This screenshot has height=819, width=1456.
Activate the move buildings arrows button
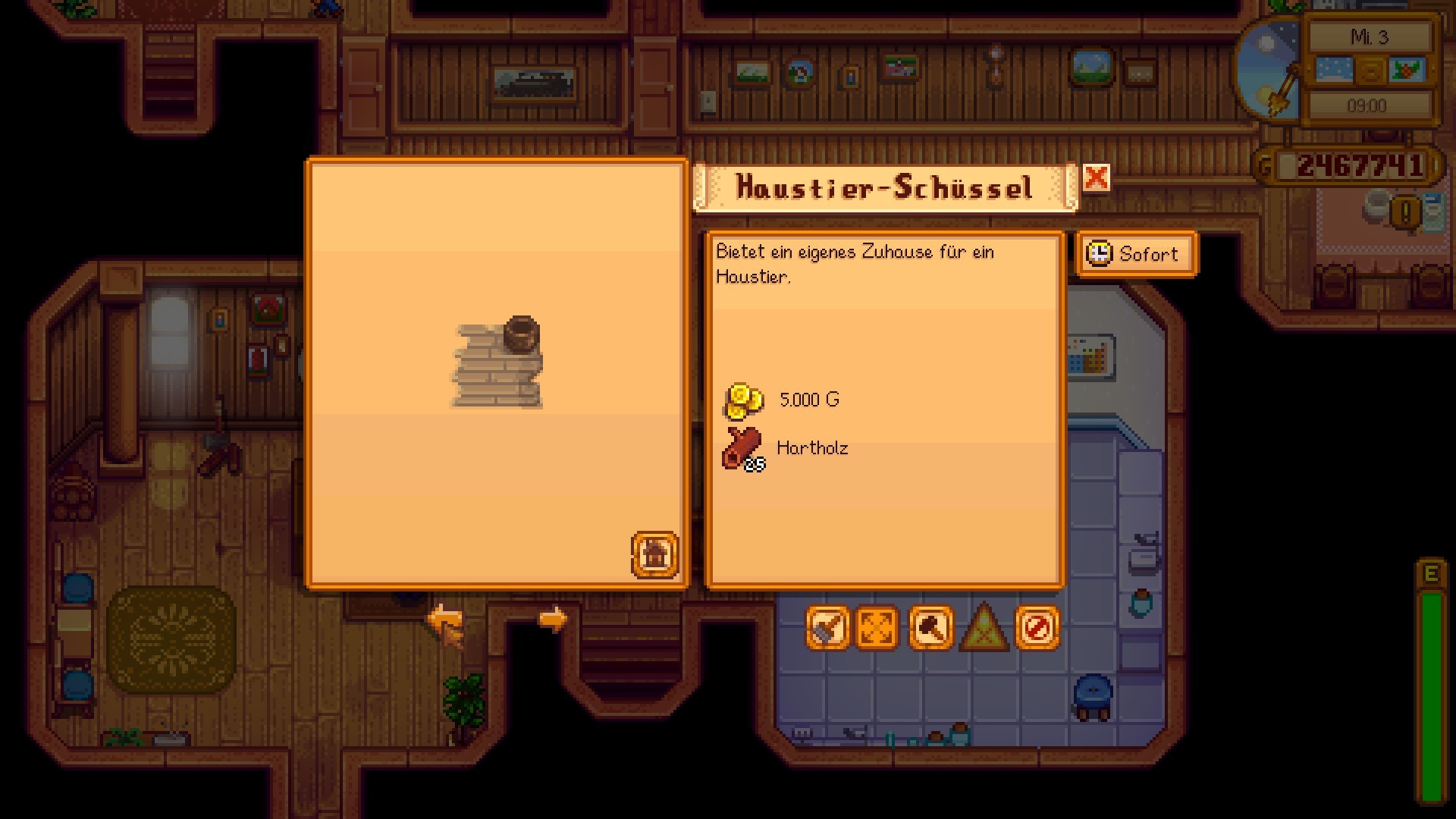coord(877,628)
